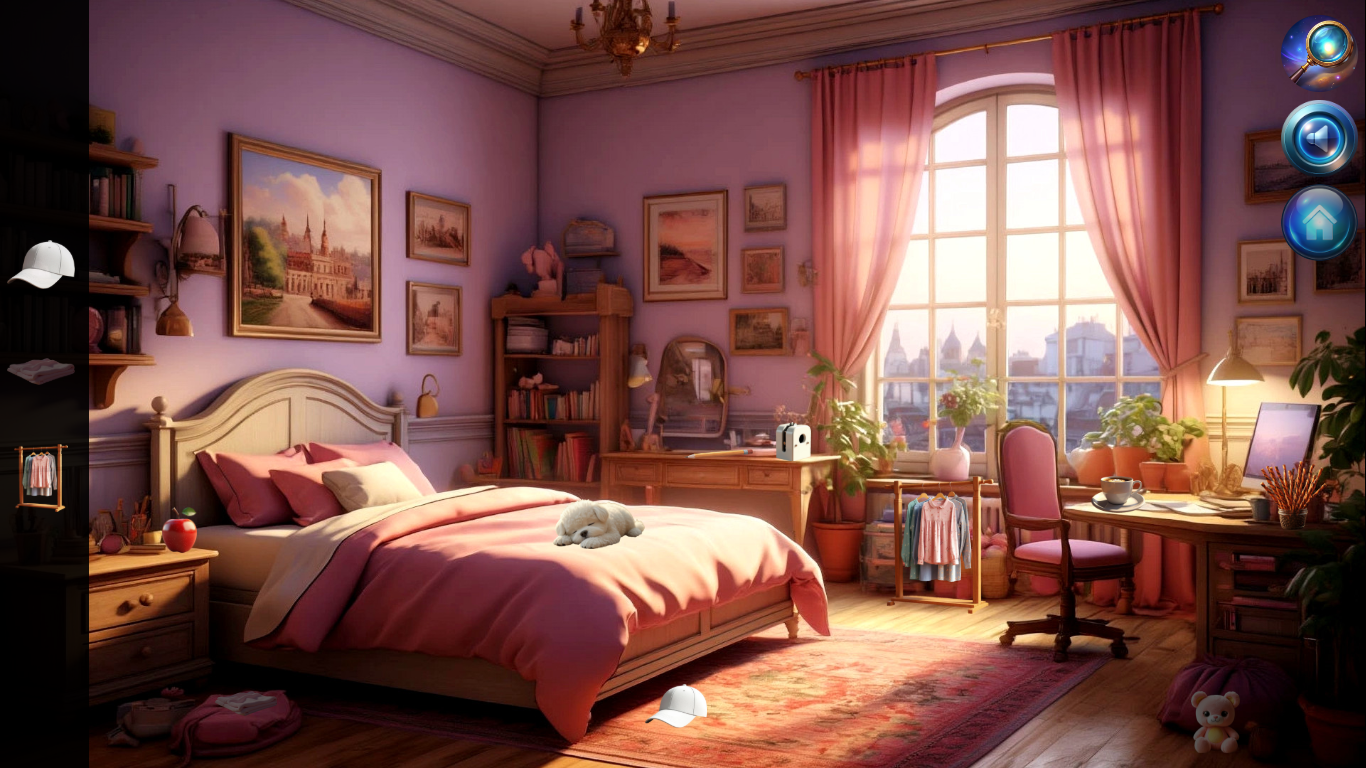Click the white camera on the small desk

[x=795, y=442]
